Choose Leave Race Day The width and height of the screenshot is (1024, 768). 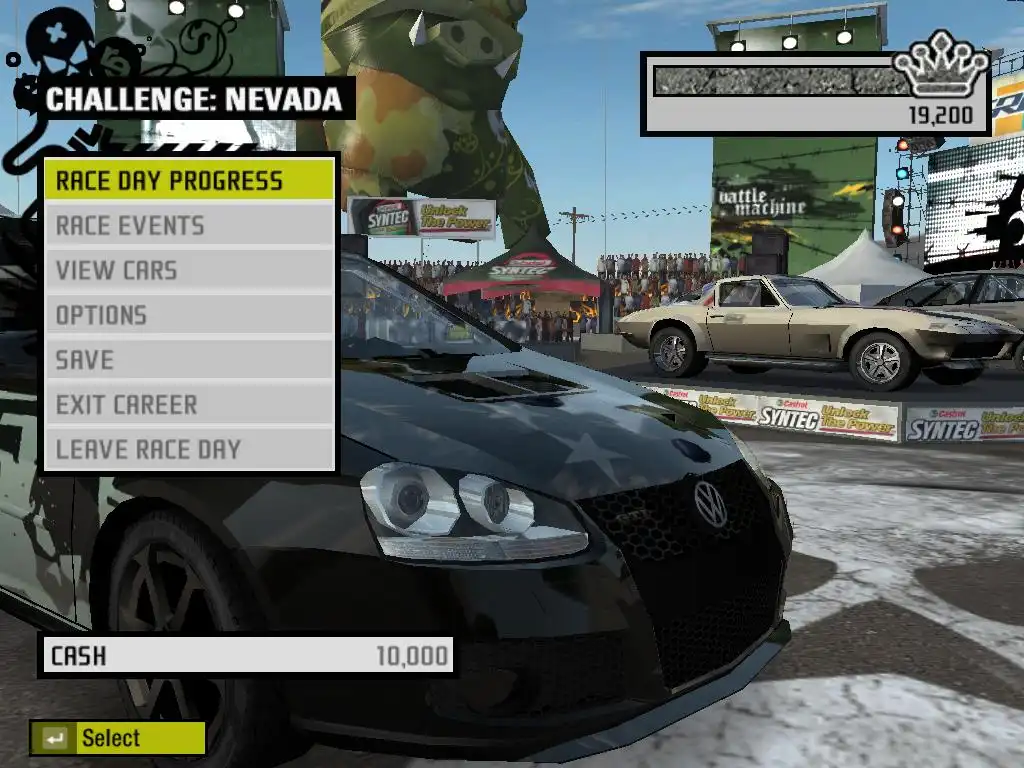(x=188, y=450)
